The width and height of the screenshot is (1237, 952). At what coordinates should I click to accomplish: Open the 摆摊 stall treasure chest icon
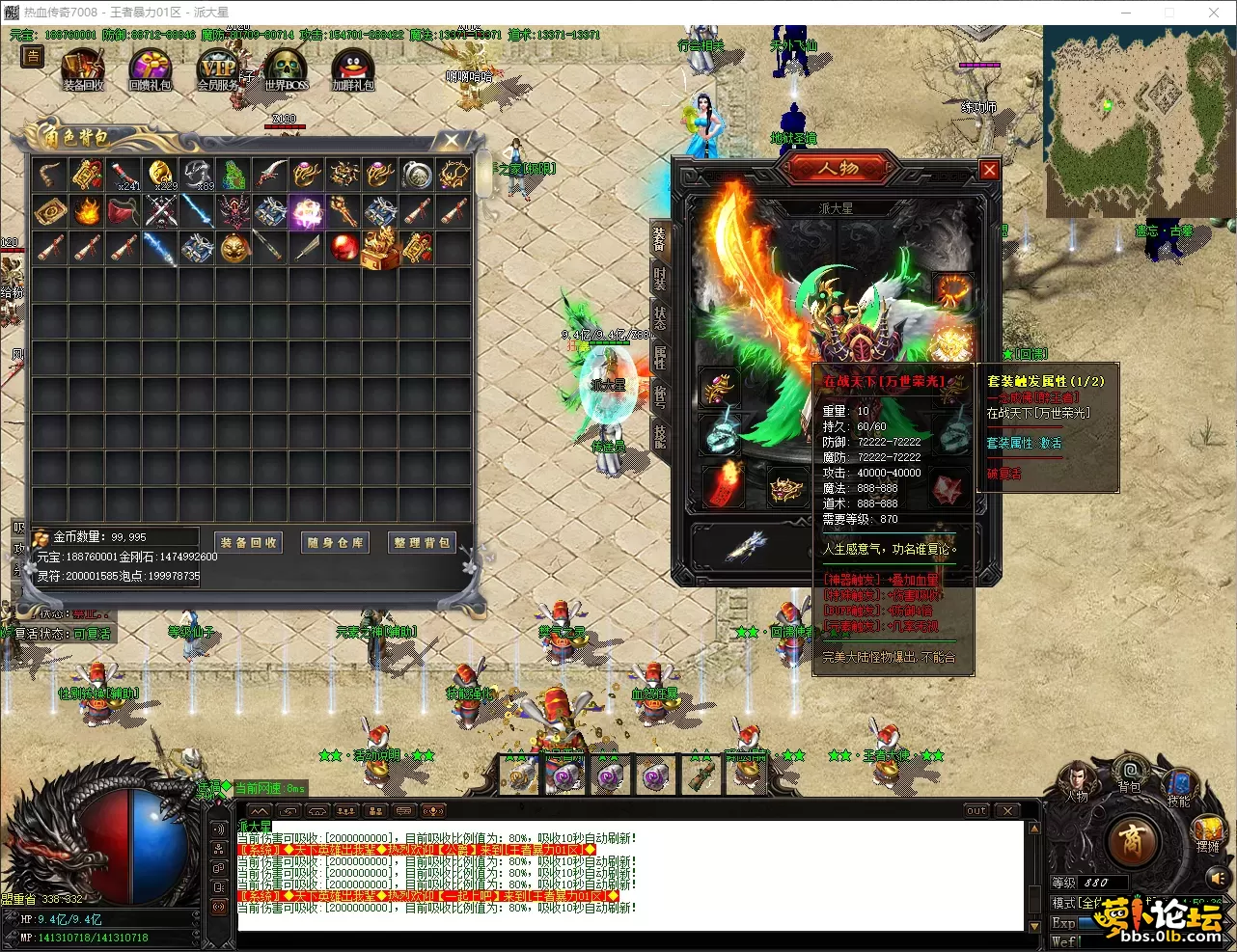(1207, 830)
